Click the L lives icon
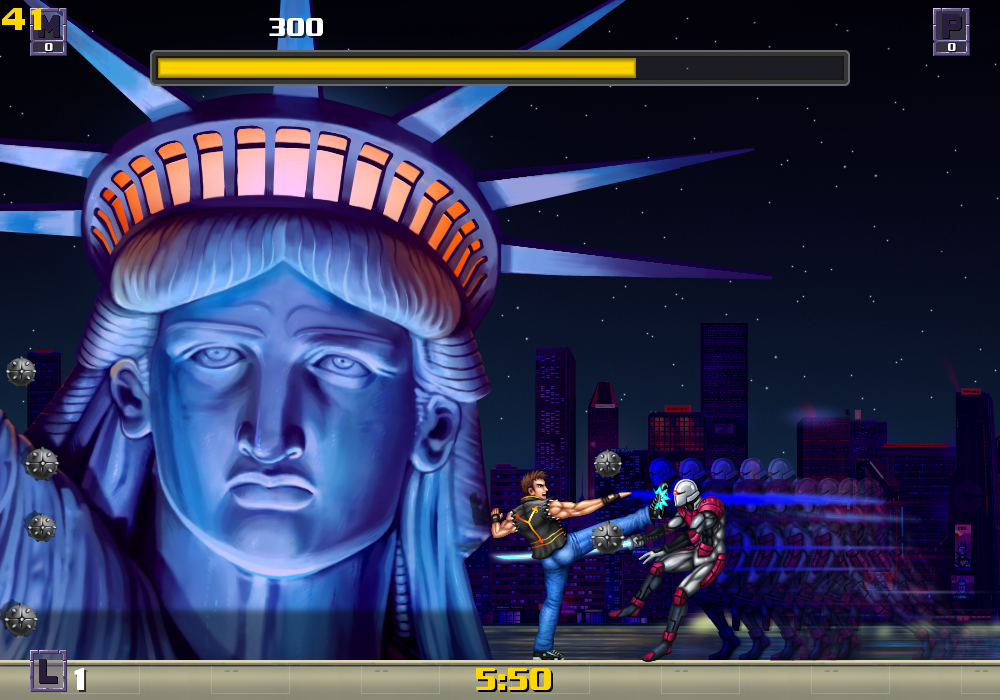Image resolution: width=1000 pixels, height=700 pixels. 48,670
